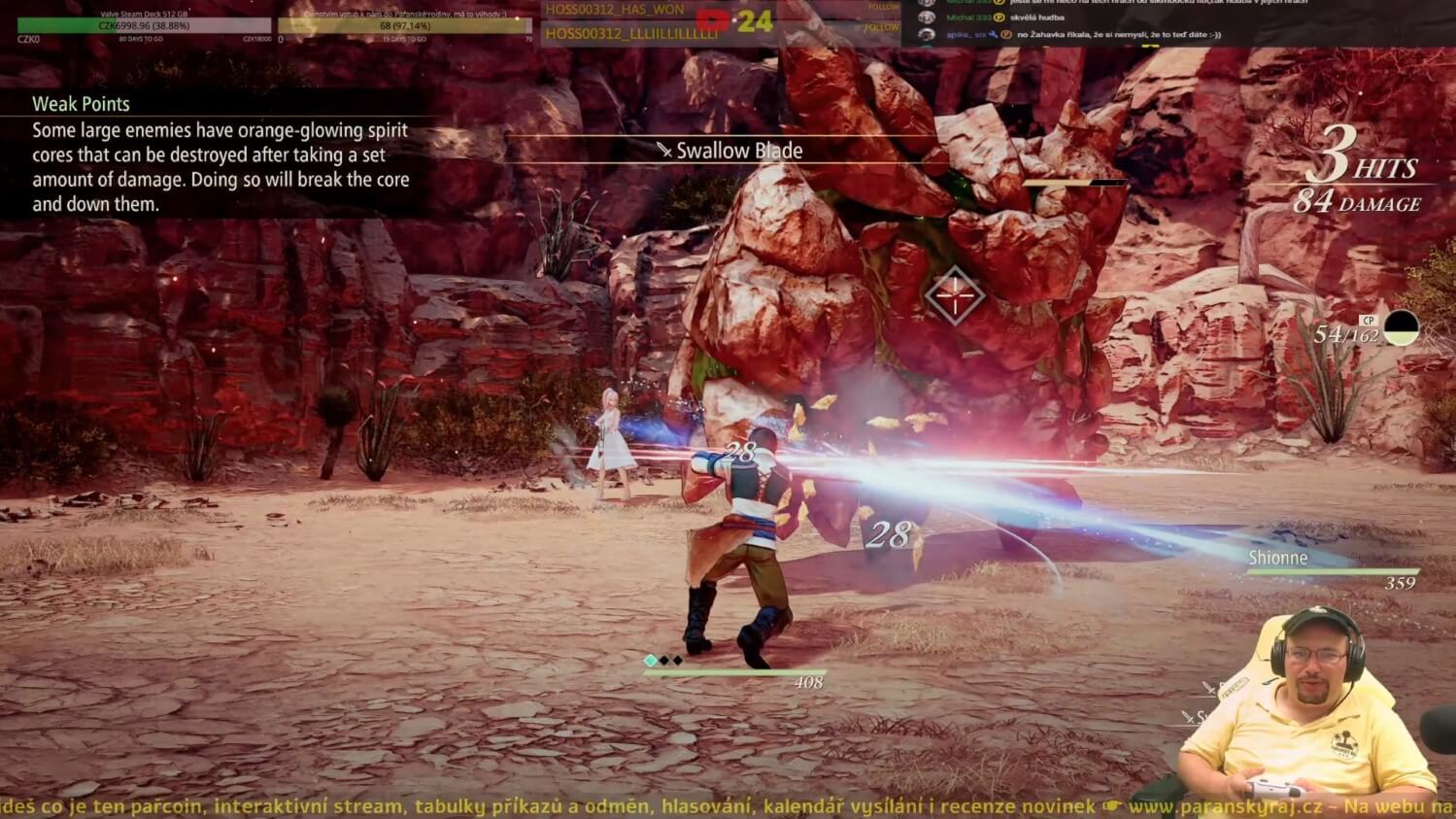Select Shionne in the party panel
The height and width of the screenshot is (819, 1456).
pyautogui.click(x=1277, y=558)
